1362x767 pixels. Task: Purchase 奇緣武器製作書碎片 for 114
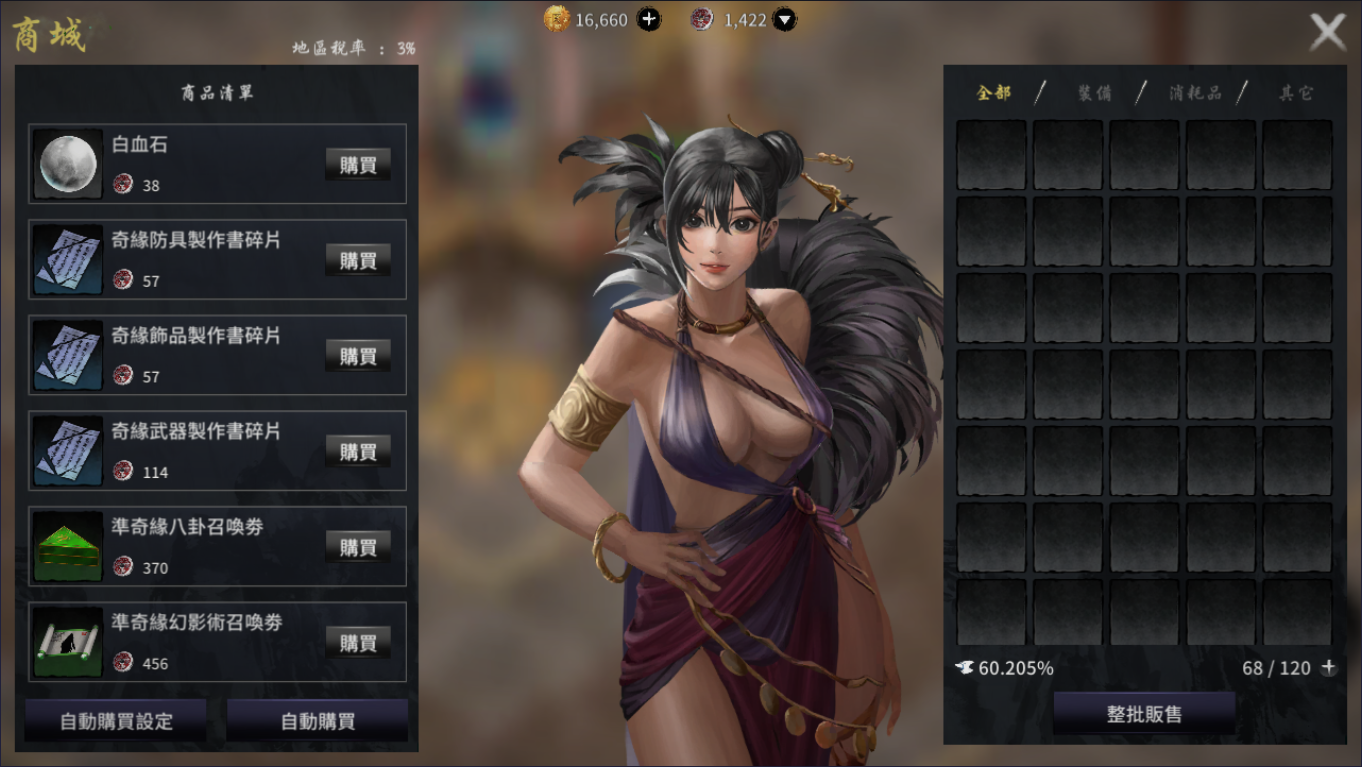pyautogui.click(x=357, y=451)
